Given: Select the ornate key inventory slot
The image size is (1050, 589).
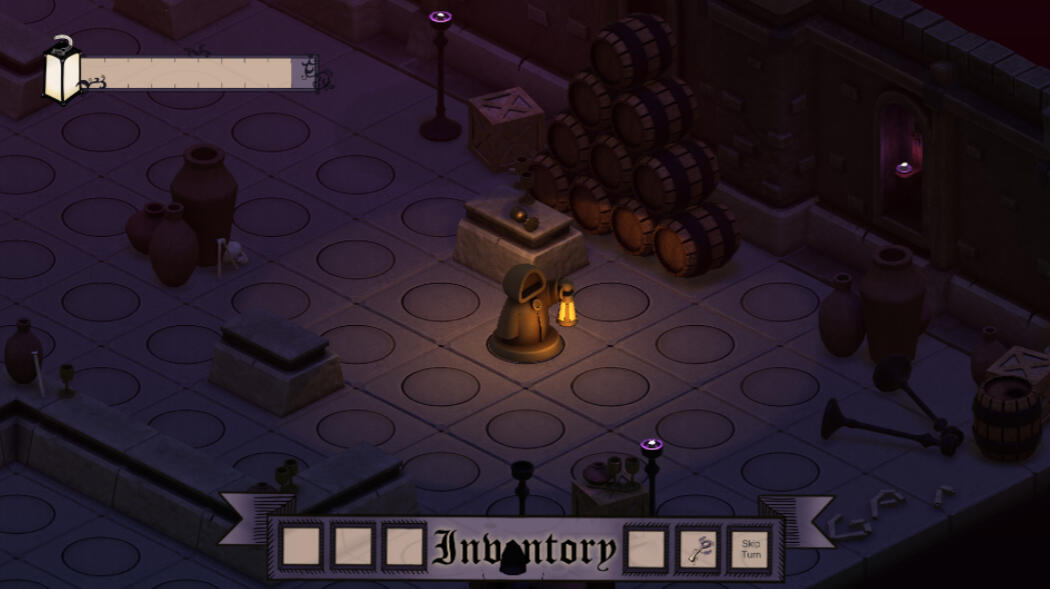Looking at the screenshot, I should [x=698, y=548].
